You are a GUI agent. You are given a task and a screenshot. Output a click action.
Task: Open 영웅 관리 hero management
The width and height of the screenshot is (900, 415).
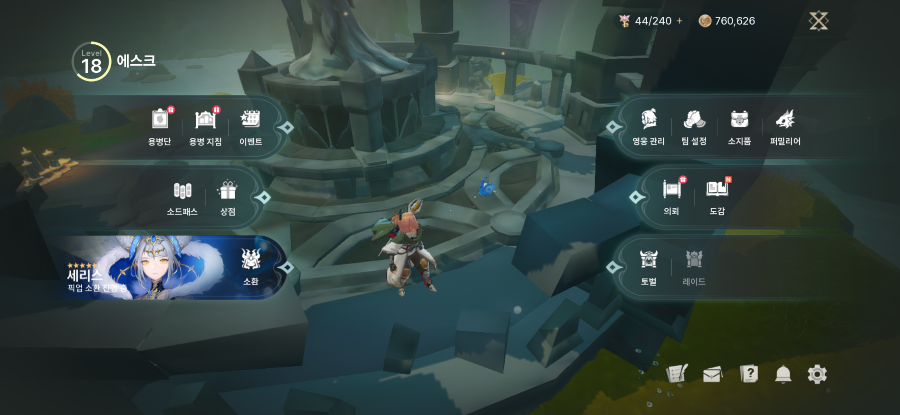pyautogui.click(x=648, y=125)
